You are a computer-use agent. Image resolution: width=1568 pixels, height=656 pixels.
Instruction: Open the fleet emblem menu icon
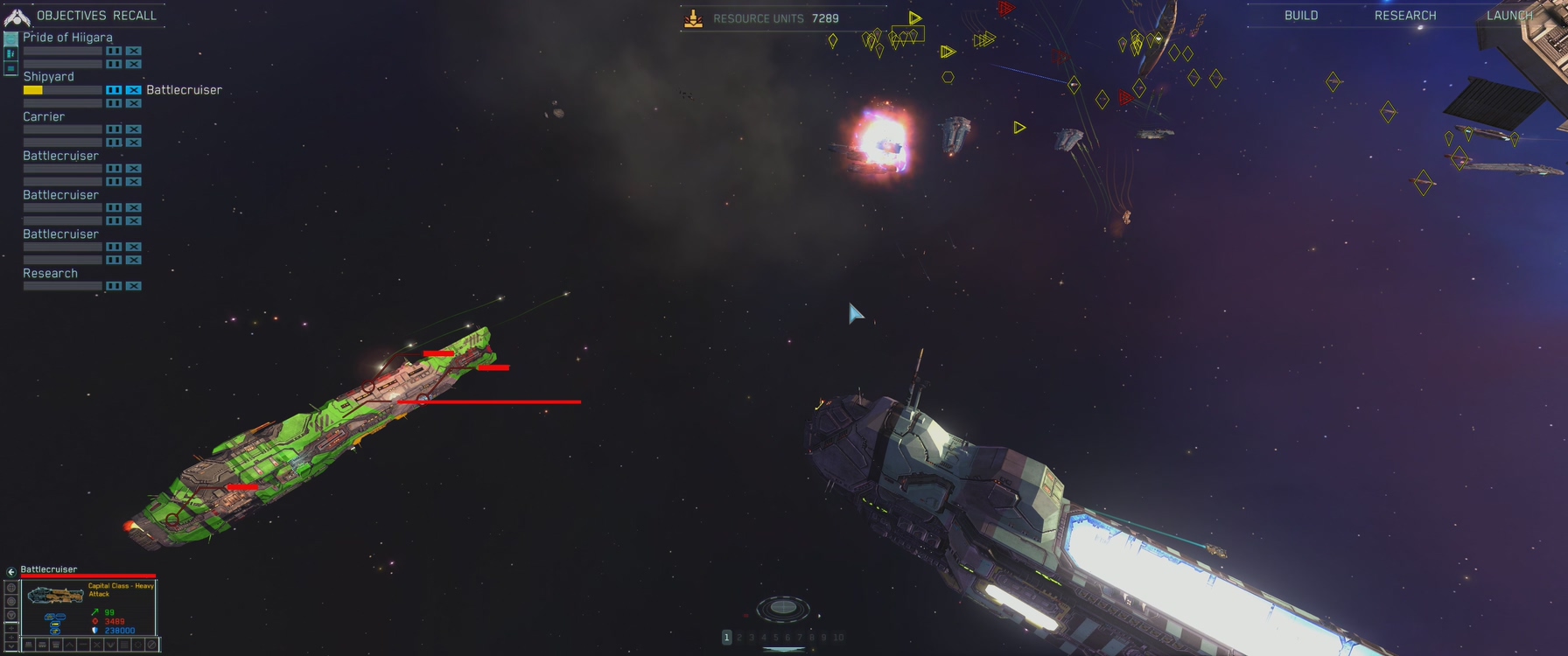(x=17, y=17)
